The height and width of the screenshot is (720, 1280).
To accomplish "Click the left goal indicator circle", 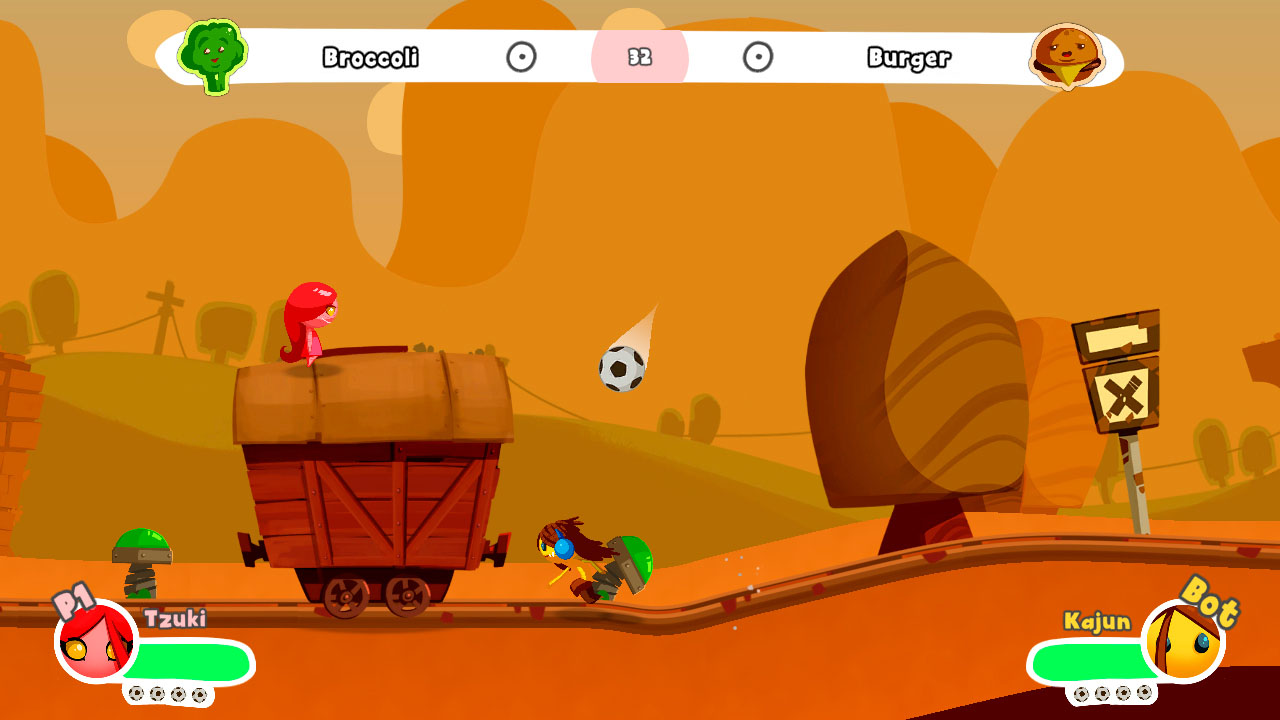I will pos(524,58).
